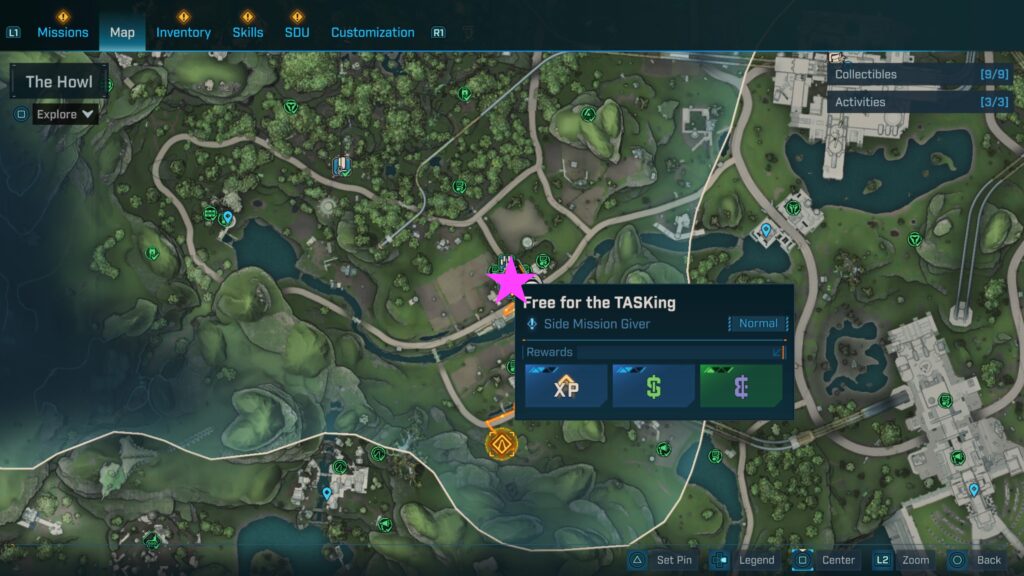Switch to the Missions tab

click(x=63, y=32)
